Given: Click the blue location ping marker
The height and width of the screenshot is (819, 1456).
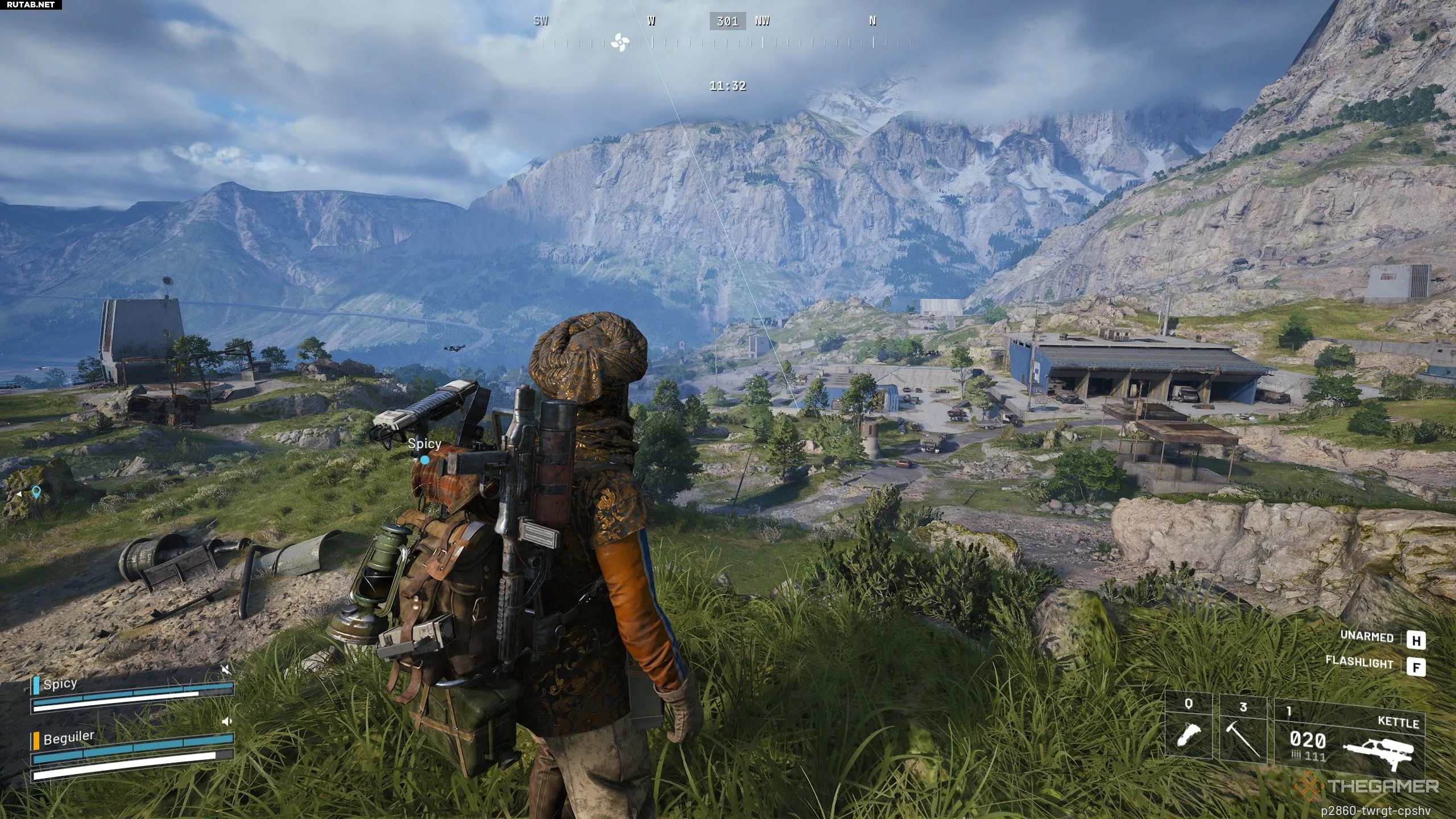Looking at the screenshot, I should point(36,491).
